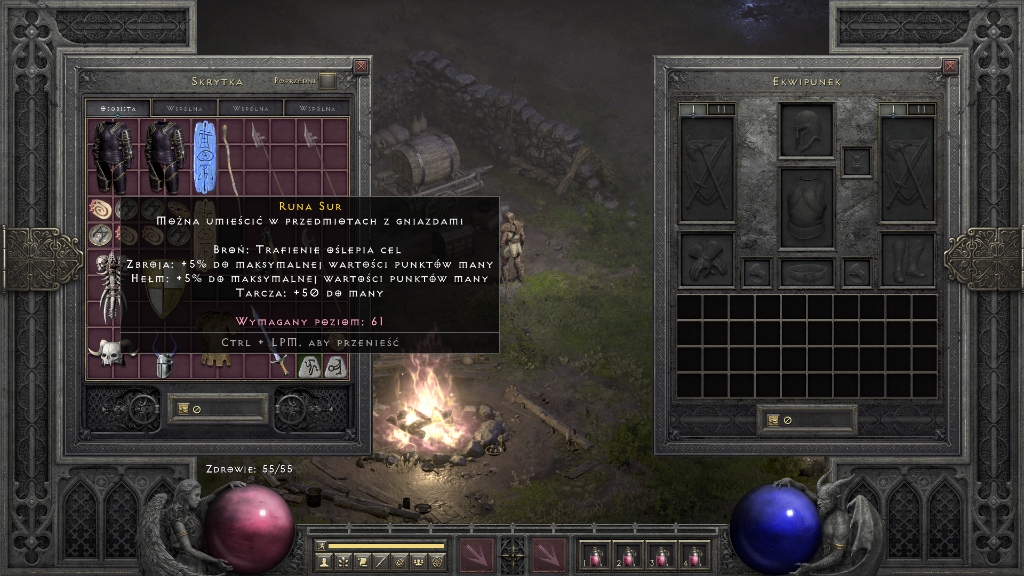The image size is (1024, 576).
Task: Select the empty amulet slot
Action: (856, 161)
